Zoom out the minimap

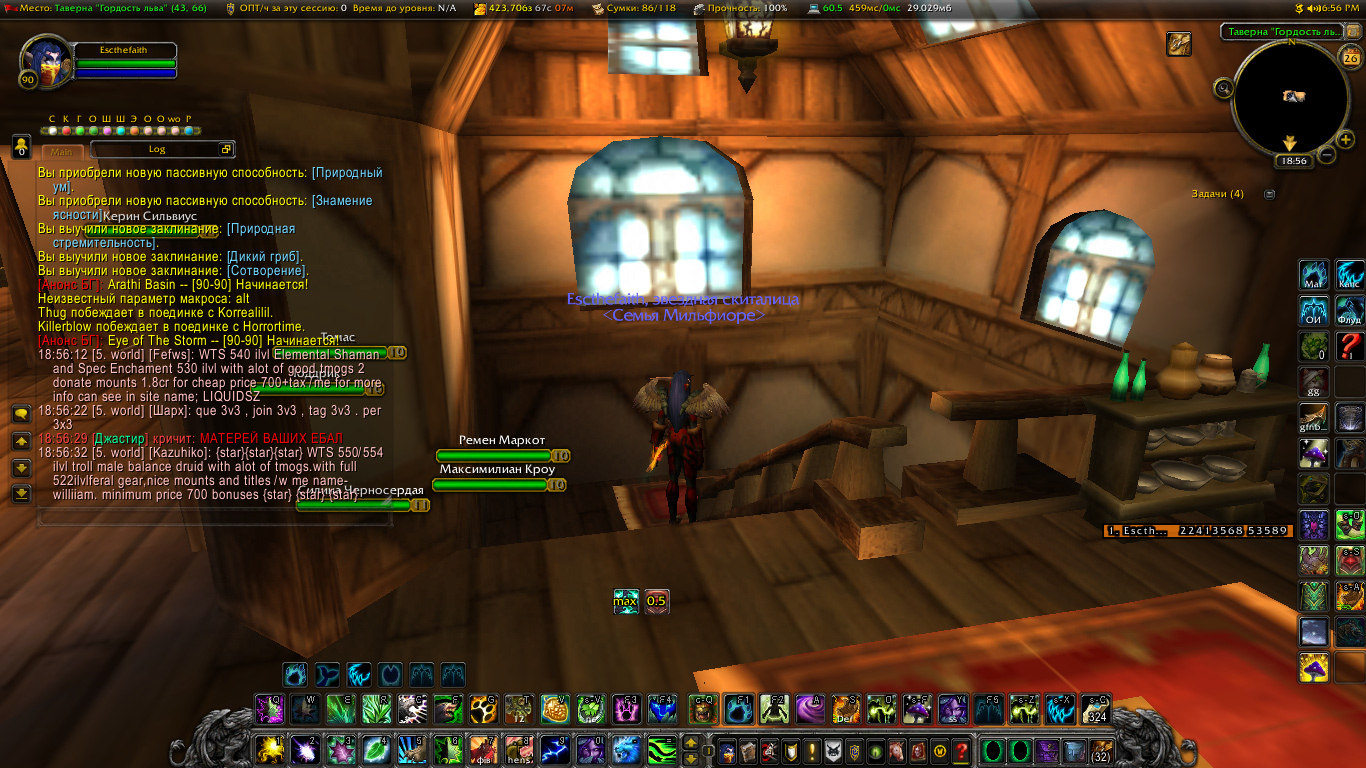coord(1327,155)
